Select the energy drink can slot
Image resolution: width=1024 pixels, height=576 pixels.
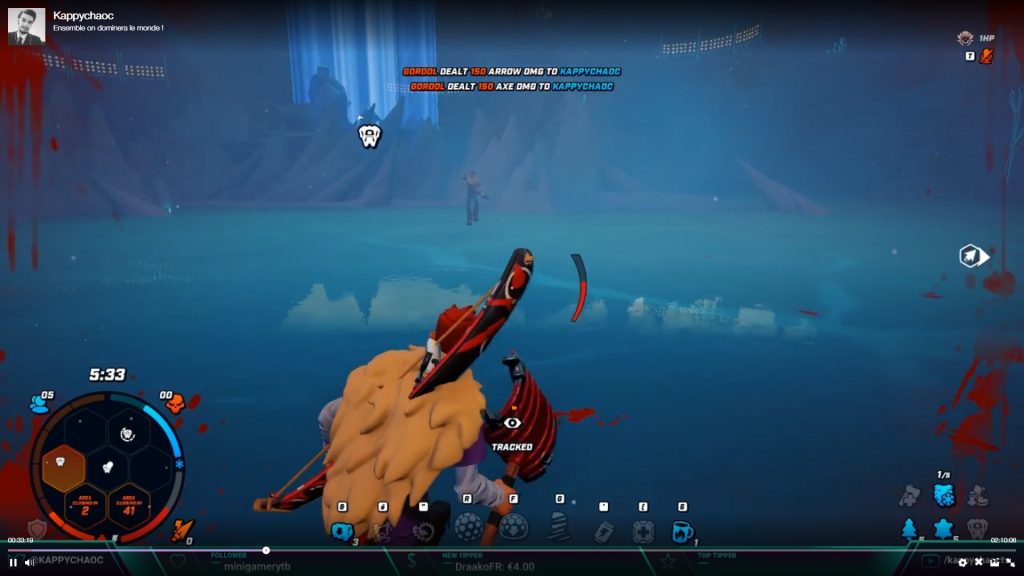[x=603, y=530]
